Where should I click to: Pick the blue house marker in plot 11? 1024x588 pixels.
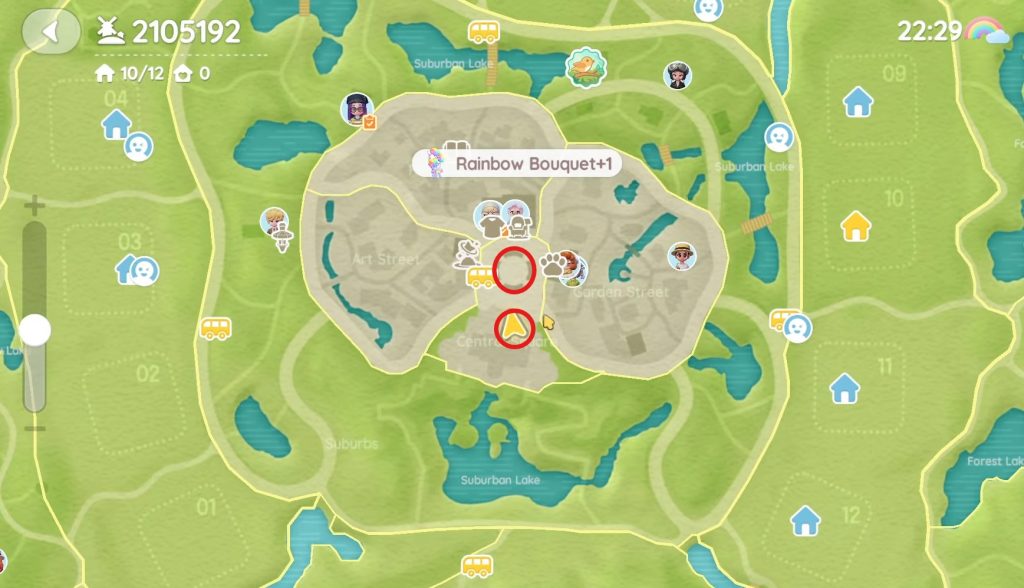pyautogui.click(x=845, y=387)
